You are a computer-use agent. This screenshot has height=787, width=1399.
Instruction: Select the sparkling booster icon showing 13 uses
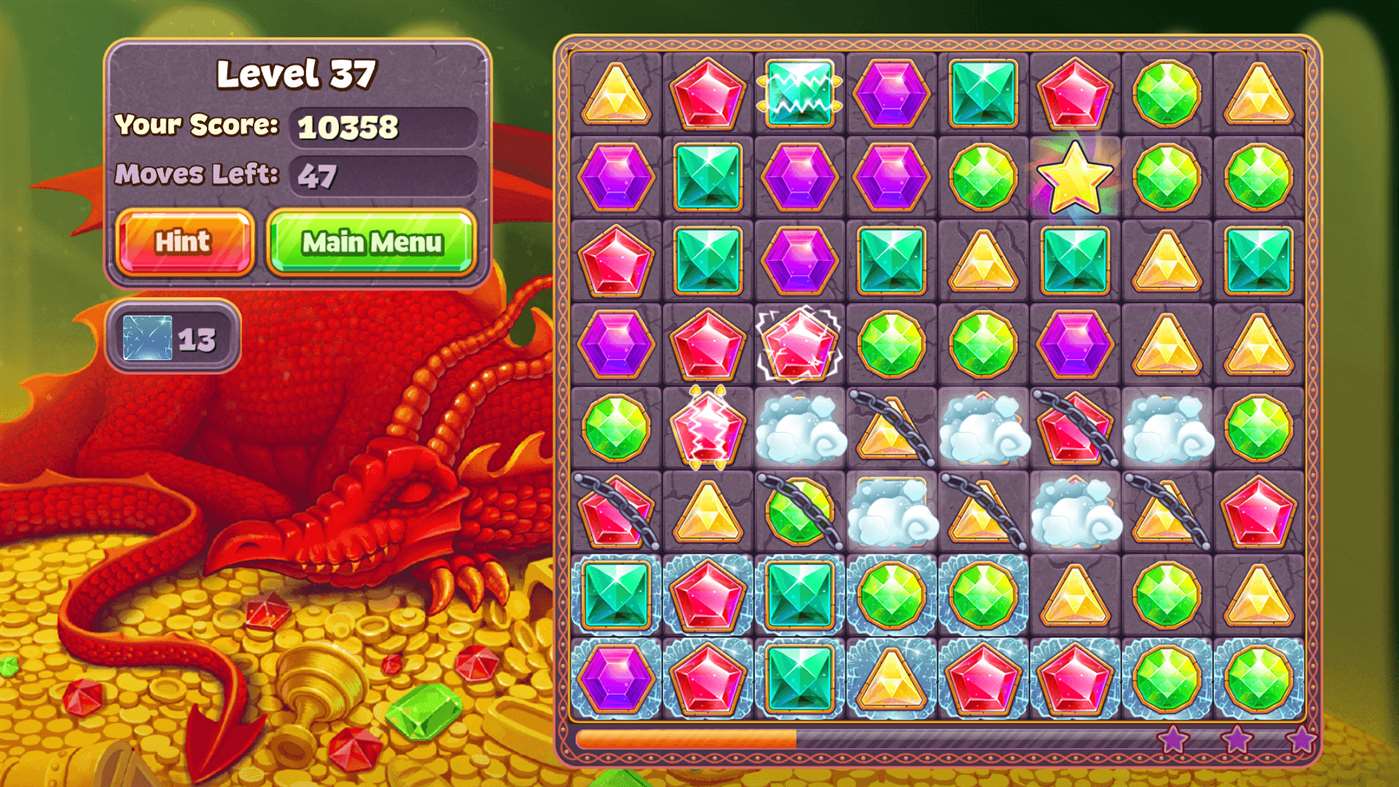tap(173, 338)
